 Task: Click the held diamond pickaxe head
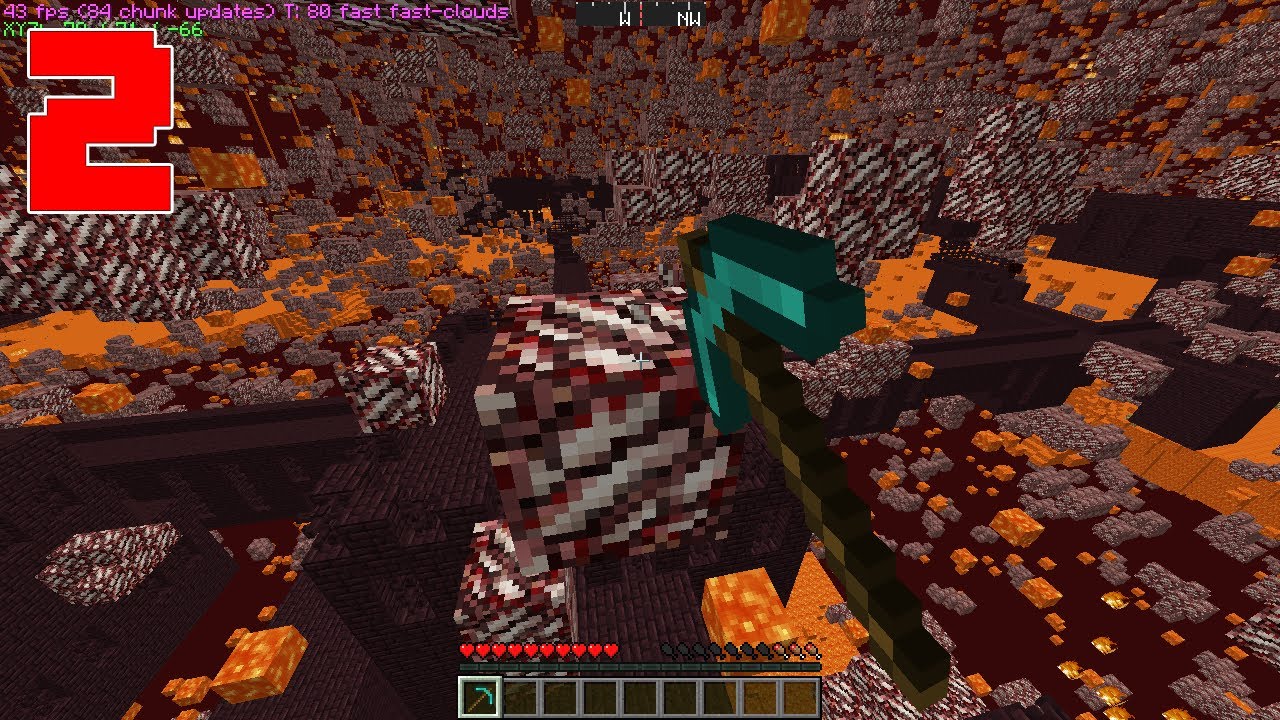pos(770,280)
